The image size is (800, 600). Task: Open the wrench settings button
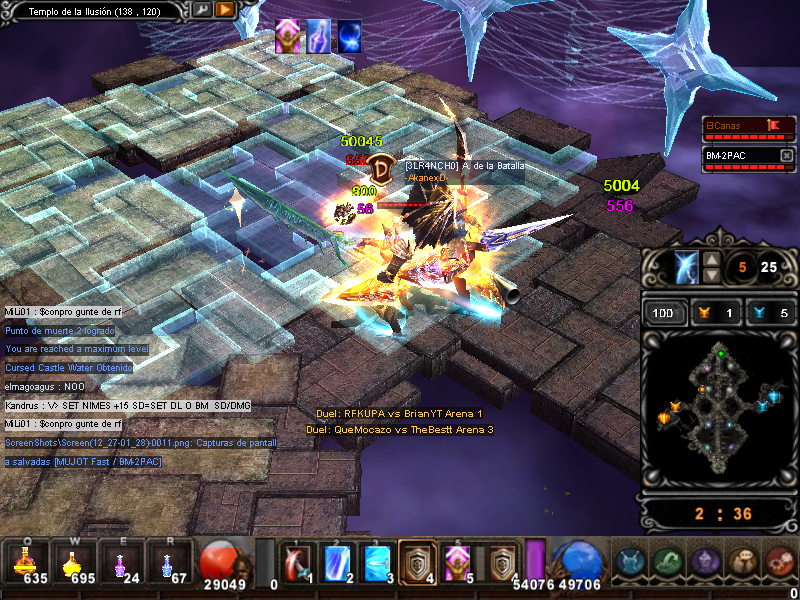(x=202, y=9)
